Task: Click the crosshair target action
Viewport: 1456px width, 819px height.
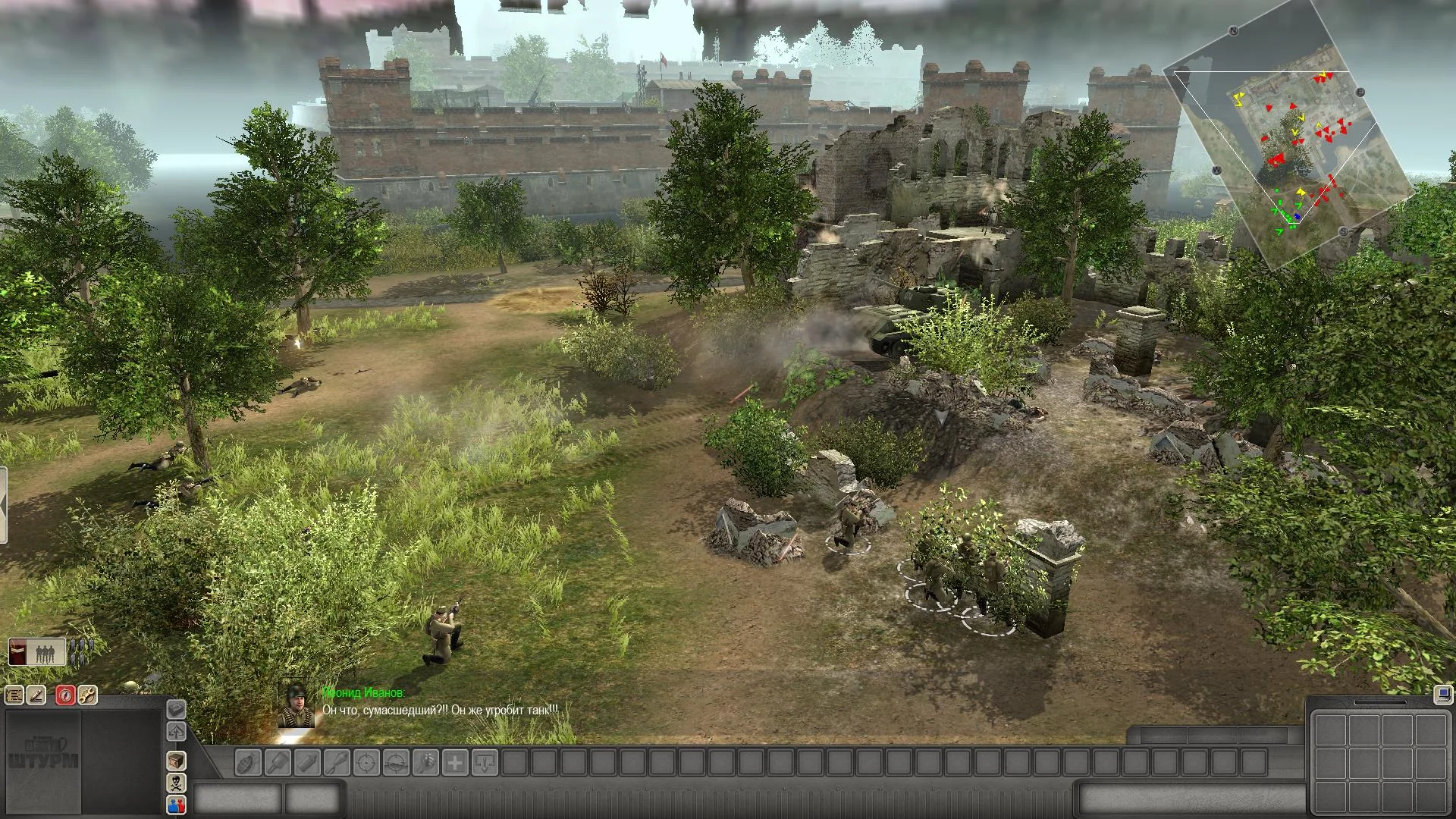Action: 366,763
